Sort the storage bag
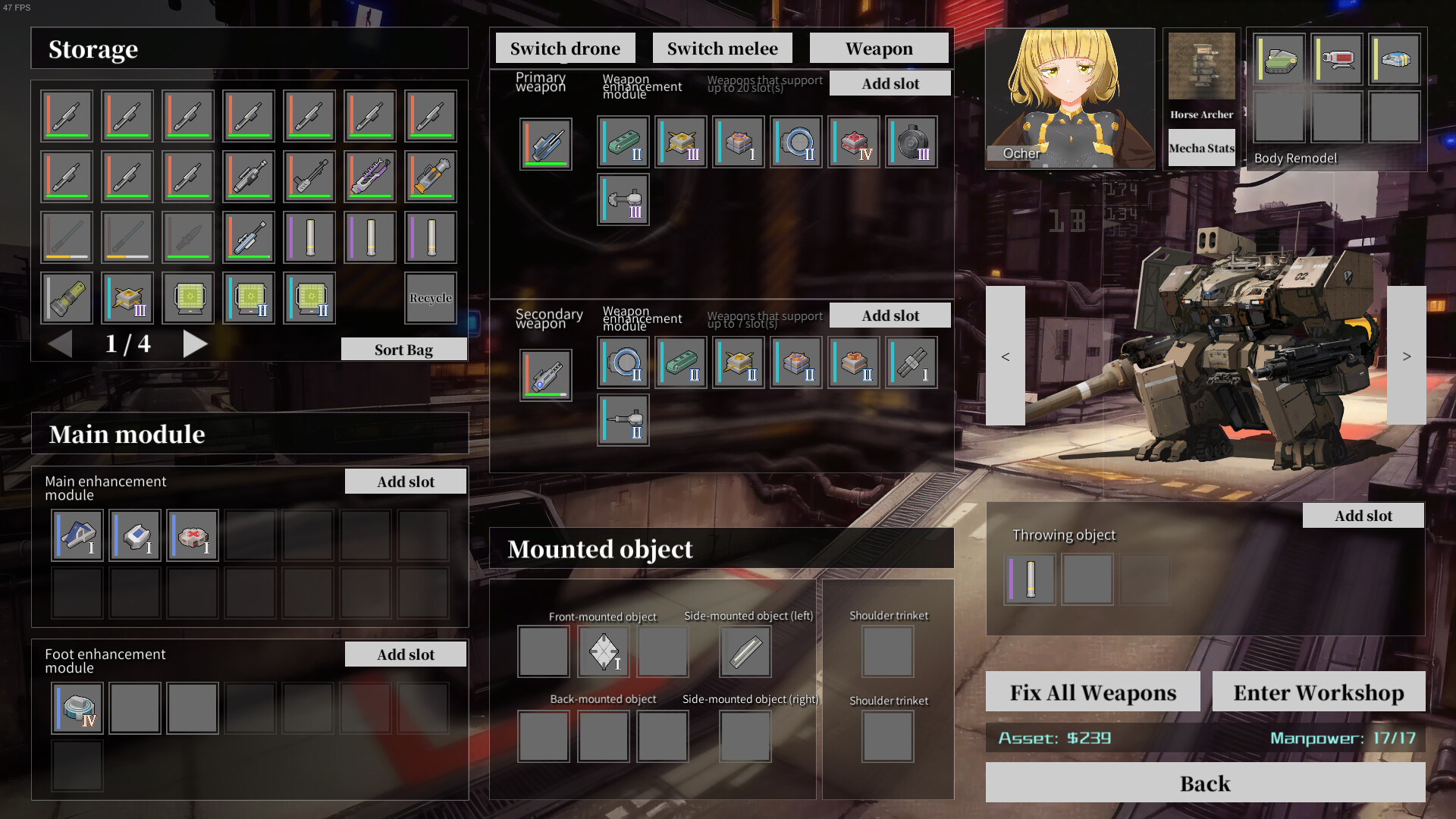 click(x=403, y=349)
